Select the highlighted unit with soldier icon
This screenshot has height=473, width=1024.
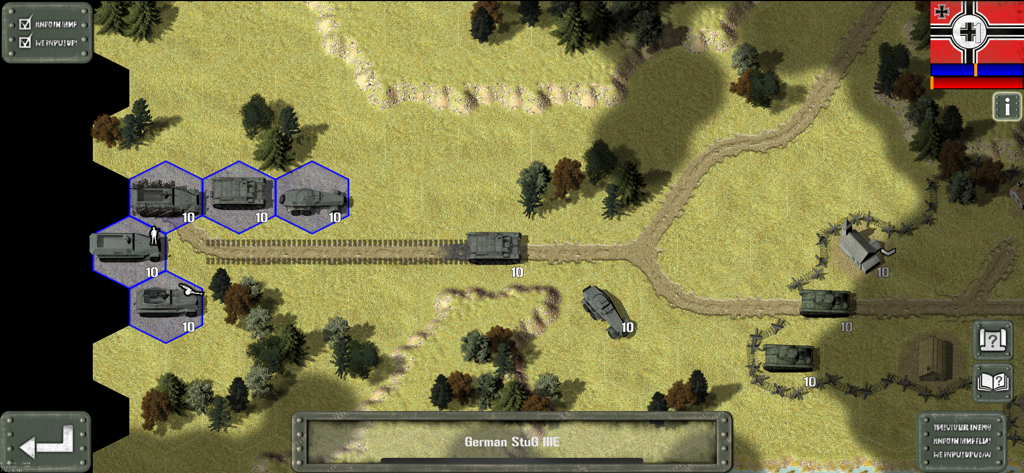pyautogui.click(x=128, y=246)
